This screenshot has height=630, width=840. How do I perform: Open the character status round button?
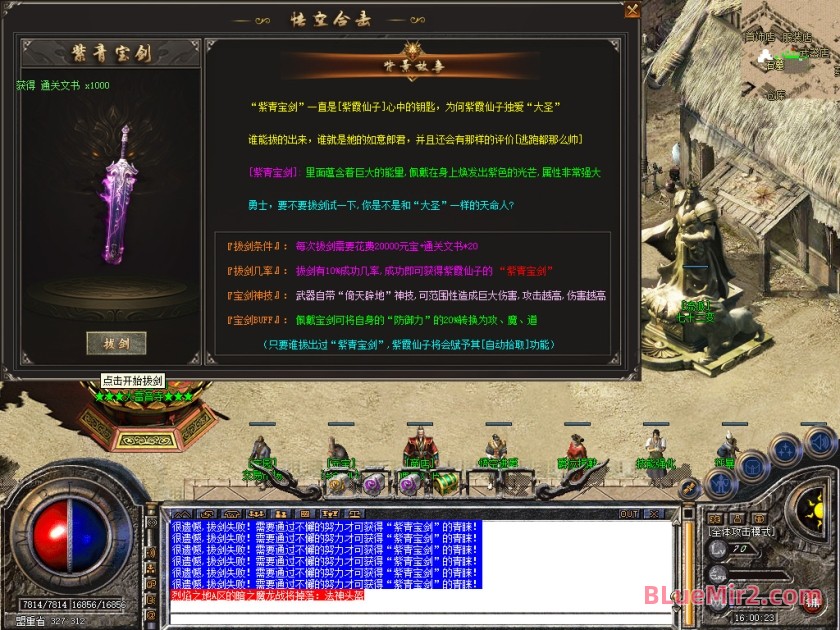pos(721,483)
